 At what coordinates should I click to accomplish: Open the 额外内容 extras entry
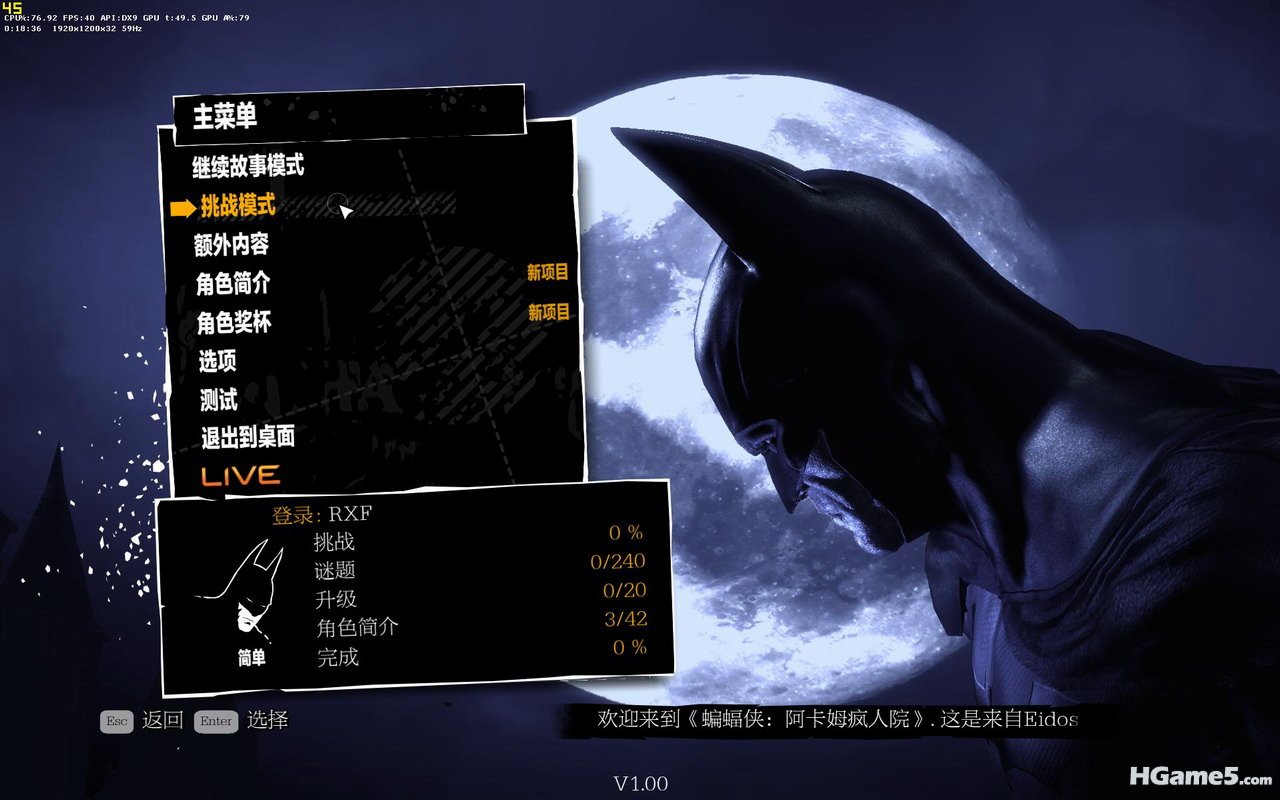pyautogui.click(x=231, y=244)
